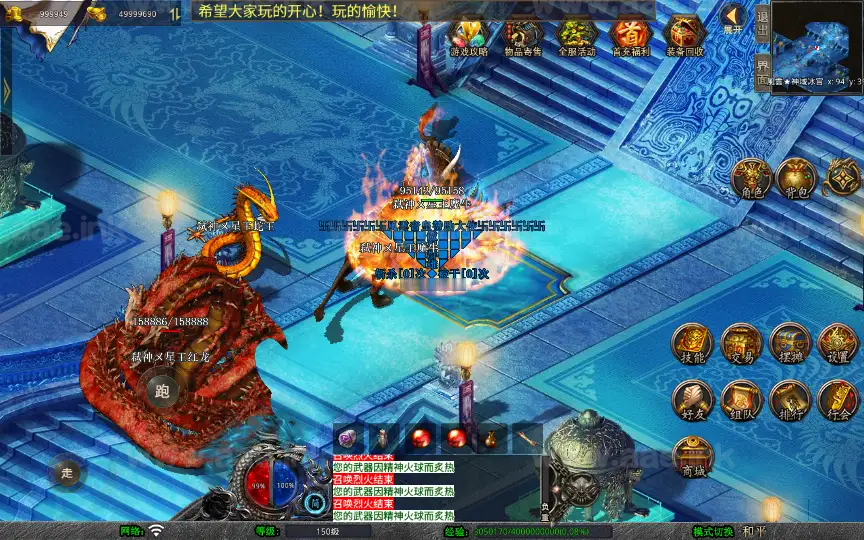
Task: Open the 物品寄售 consignment shop
Action: point(522,37)
